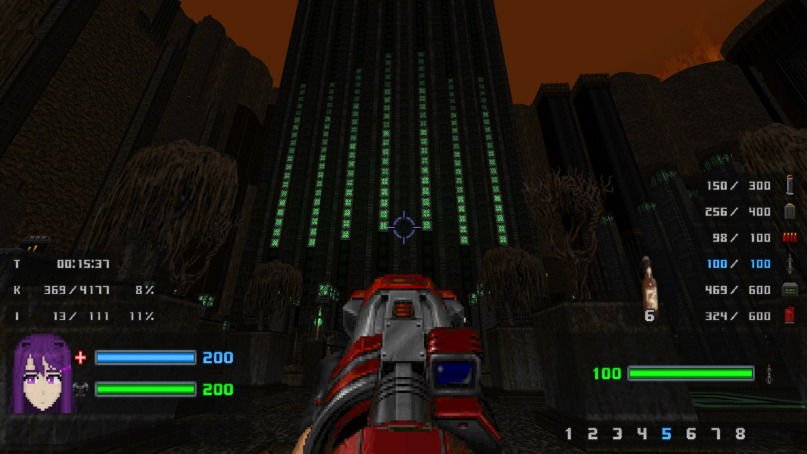Select weapon slot 8
The image size is (807, 454).
pyautogui.click(x=740, y=434)
